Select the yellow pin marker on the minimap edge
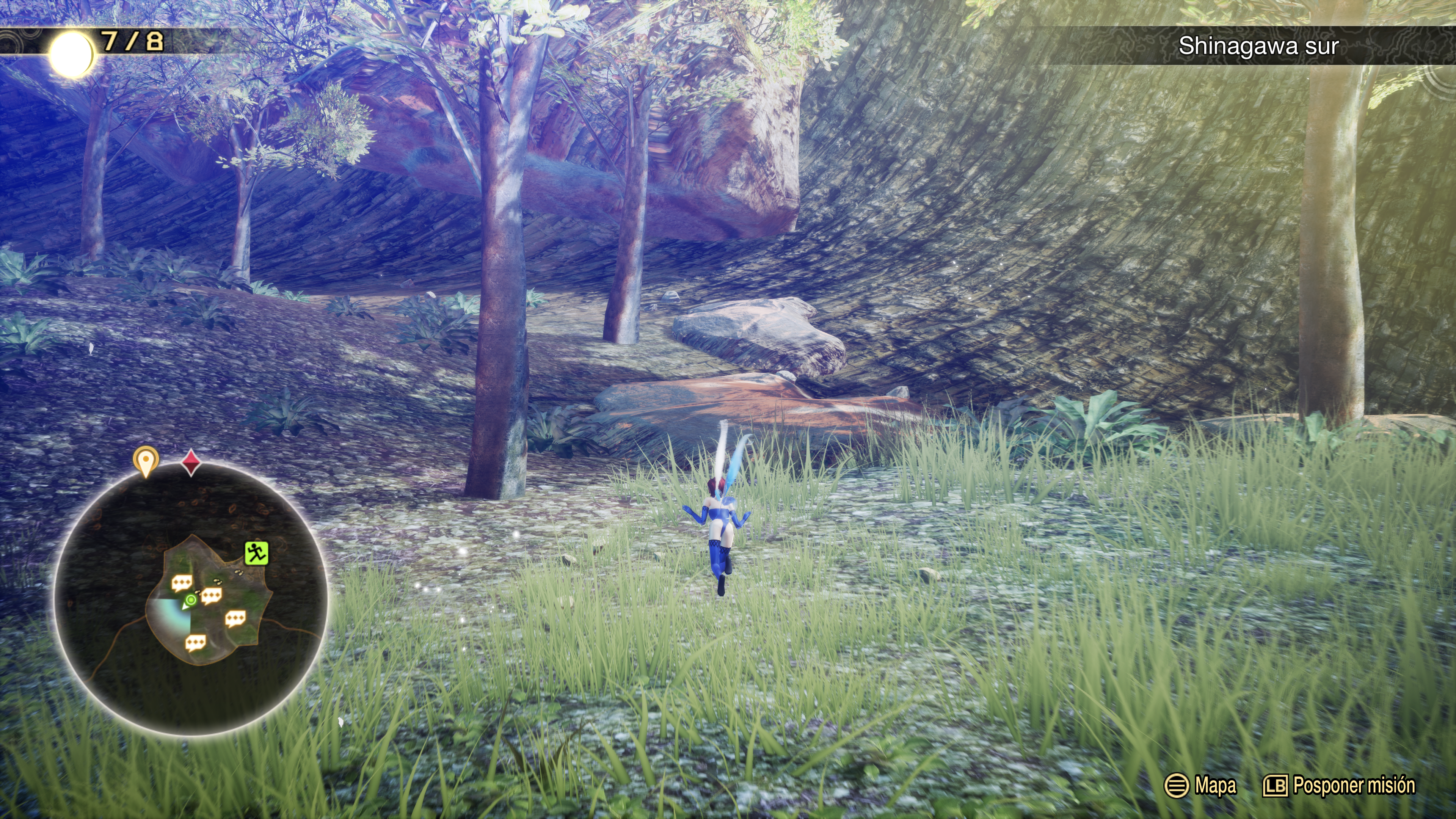This screenshot has height=819, width=1456. 146,461
